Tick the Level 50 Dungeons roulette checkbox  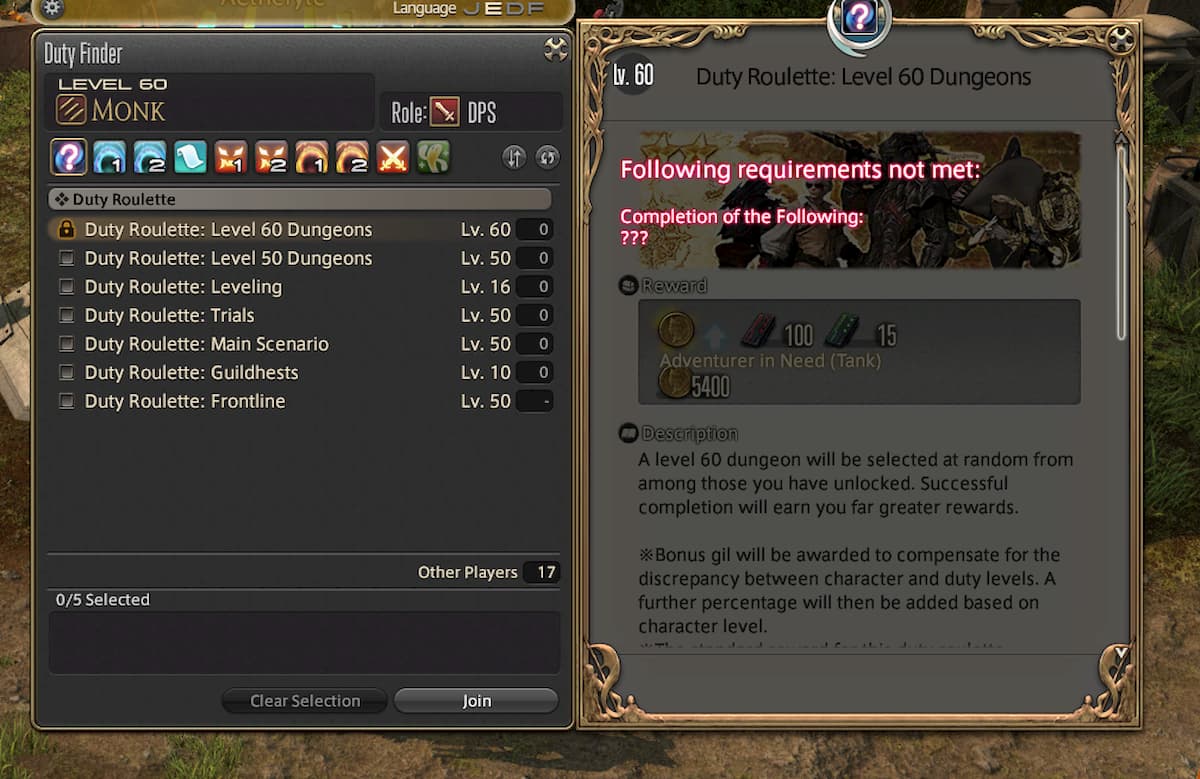click(67, 258)
